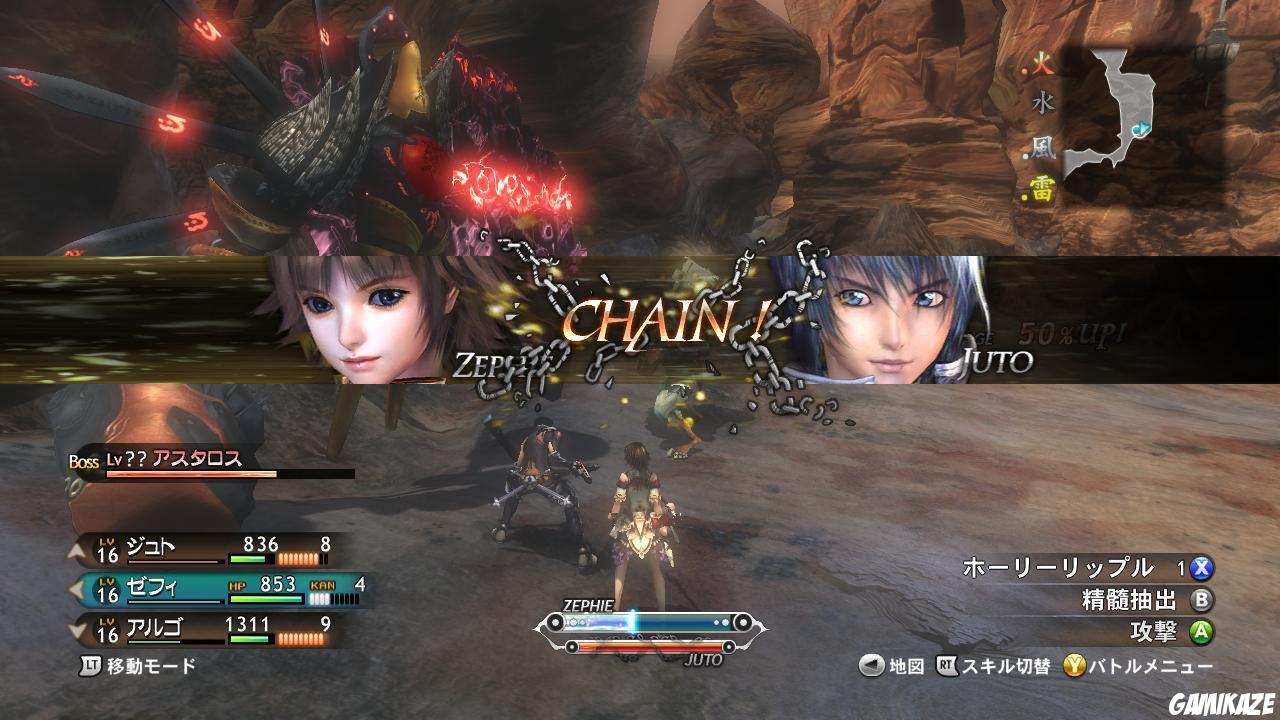Open the バトルメニュー battle menu
1280x720 pixels.
point(1138,667)
